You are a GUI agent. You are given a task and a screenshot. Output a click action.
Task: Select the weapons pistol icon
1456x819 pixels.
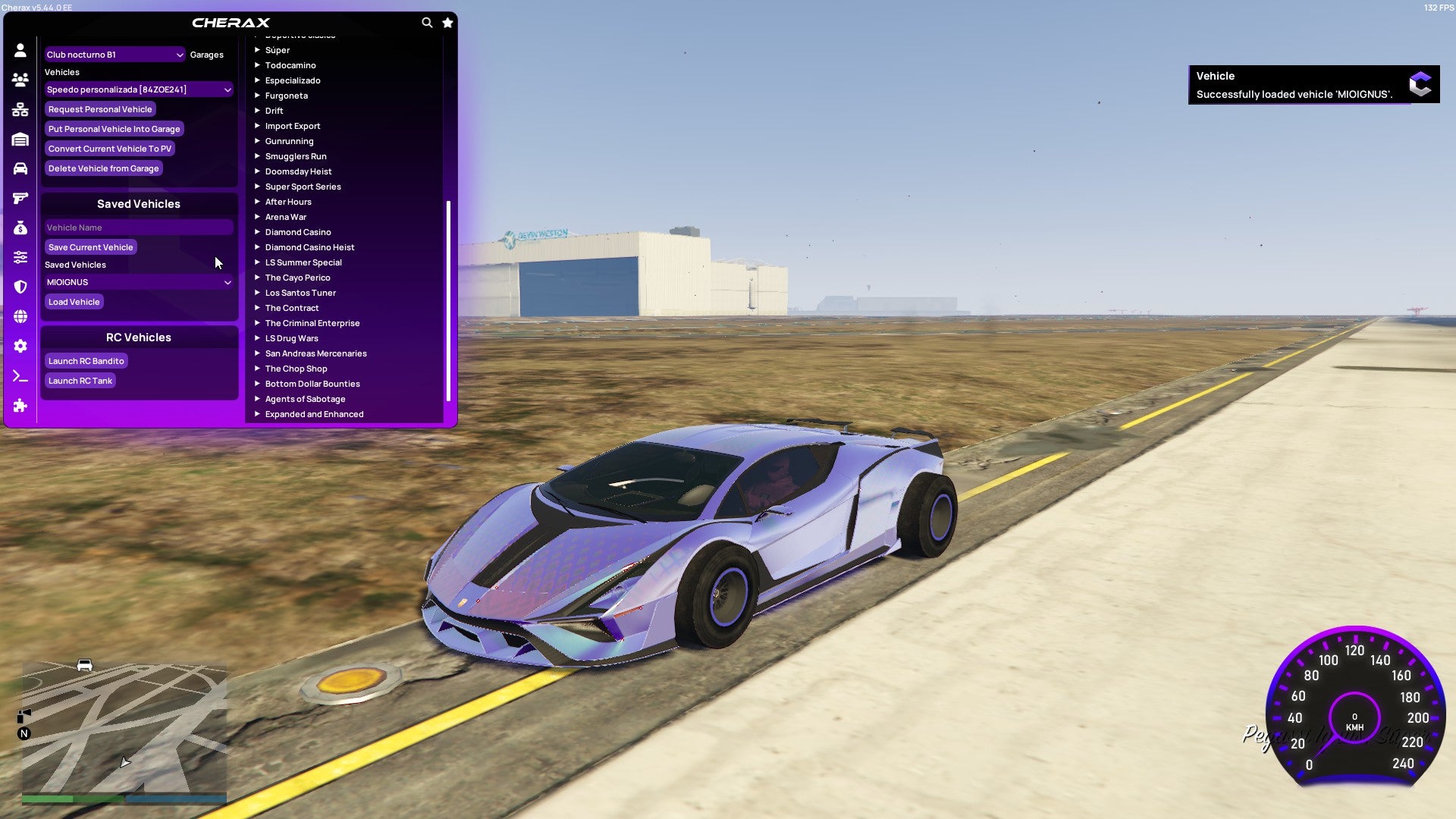[x=20, y=197]
